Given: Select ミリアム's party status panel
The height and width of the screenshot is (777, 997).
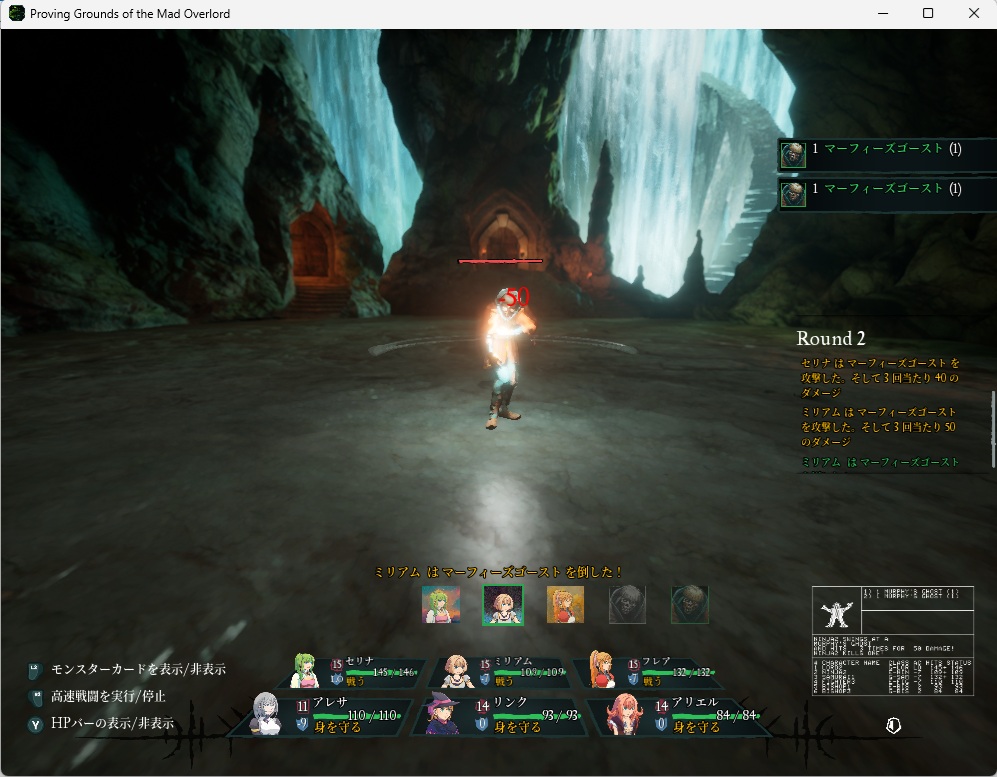Looking at the screenshot, I should pyautogui.click(x=503, y=671).
